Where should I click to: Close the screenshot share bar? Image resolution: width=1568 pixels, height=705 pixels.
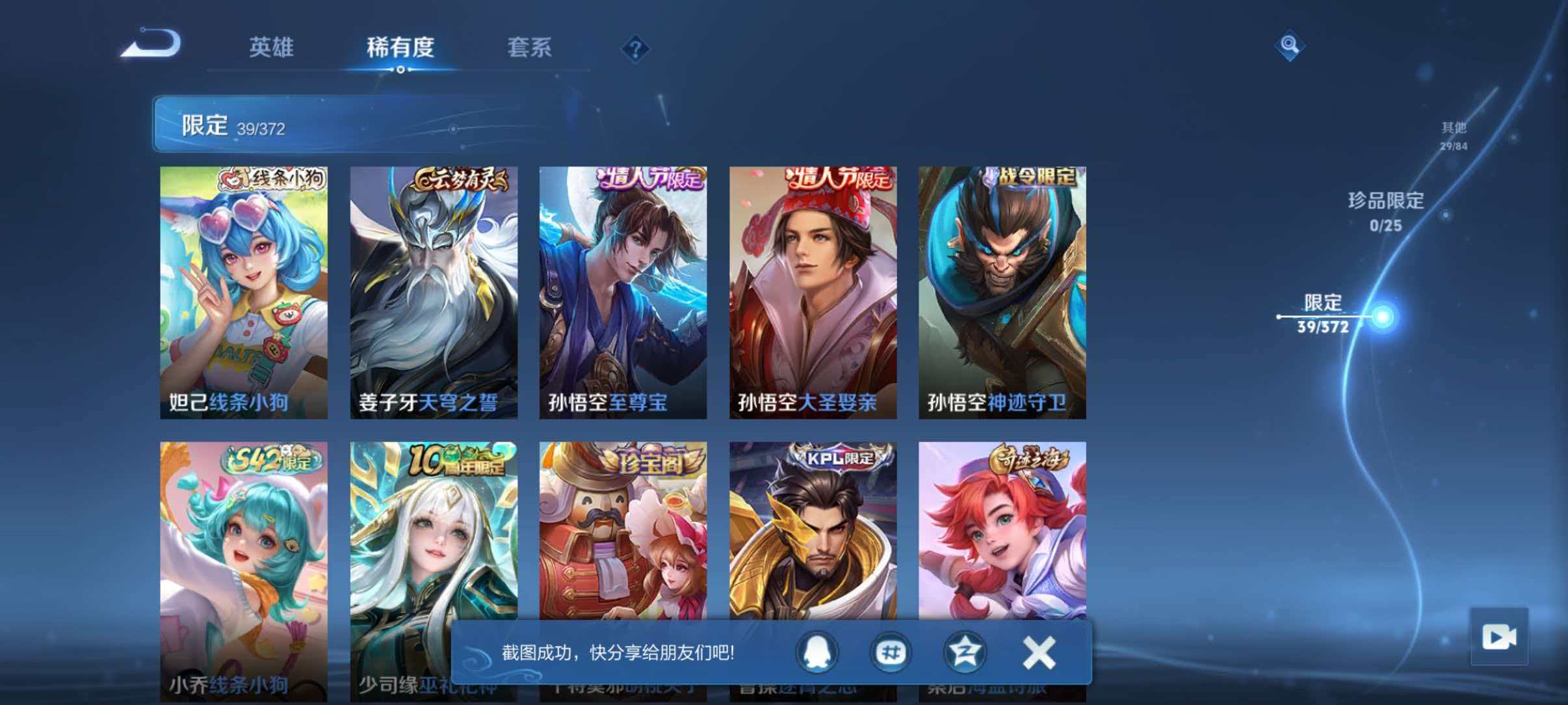coord(1039,653)
